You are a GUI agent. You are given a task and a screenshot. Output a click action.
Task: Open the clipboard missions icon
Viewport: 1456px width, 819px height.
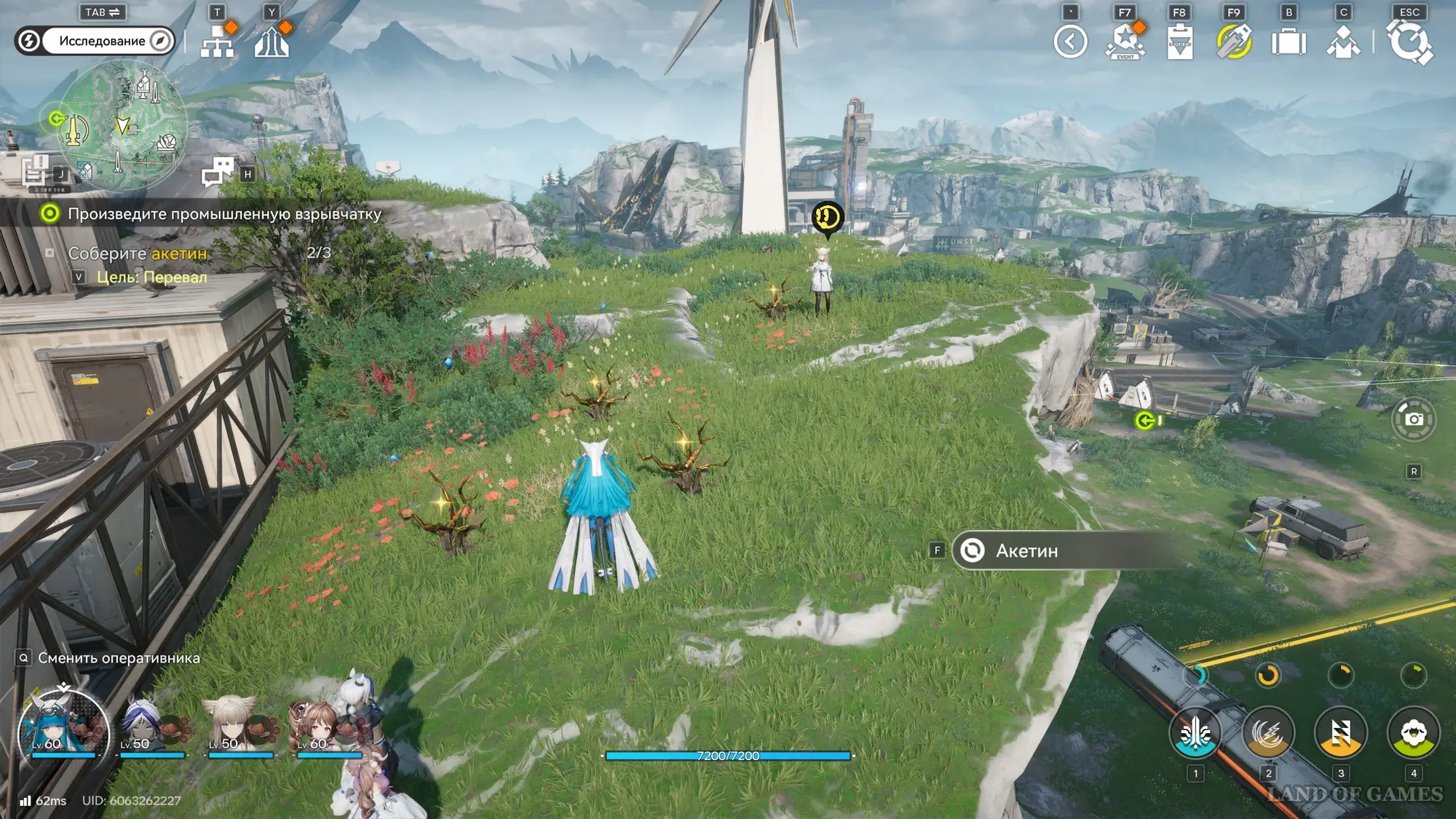1179,41
